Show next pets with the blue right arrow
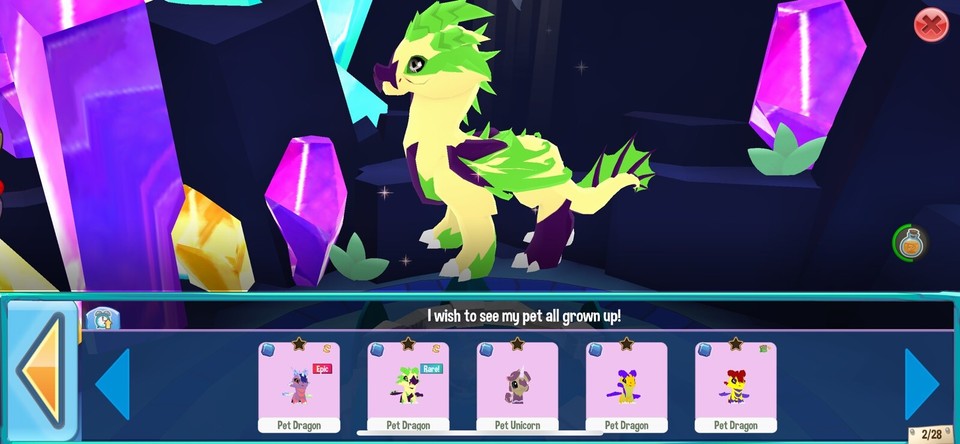The width and height of the screenshot is (960, 444). click(921, 384)
